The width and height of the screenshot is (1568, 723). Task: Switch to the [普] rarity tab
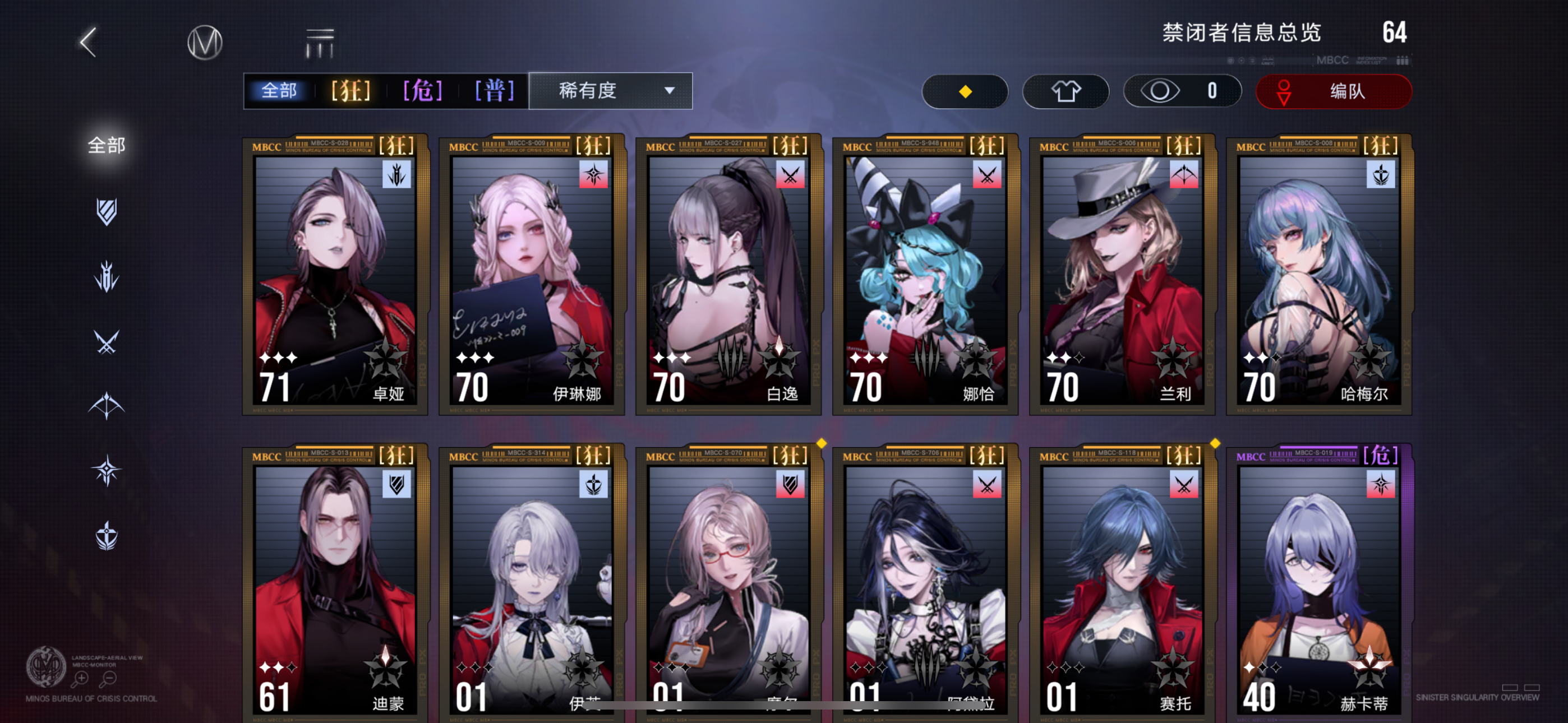[x=493, y=91]
